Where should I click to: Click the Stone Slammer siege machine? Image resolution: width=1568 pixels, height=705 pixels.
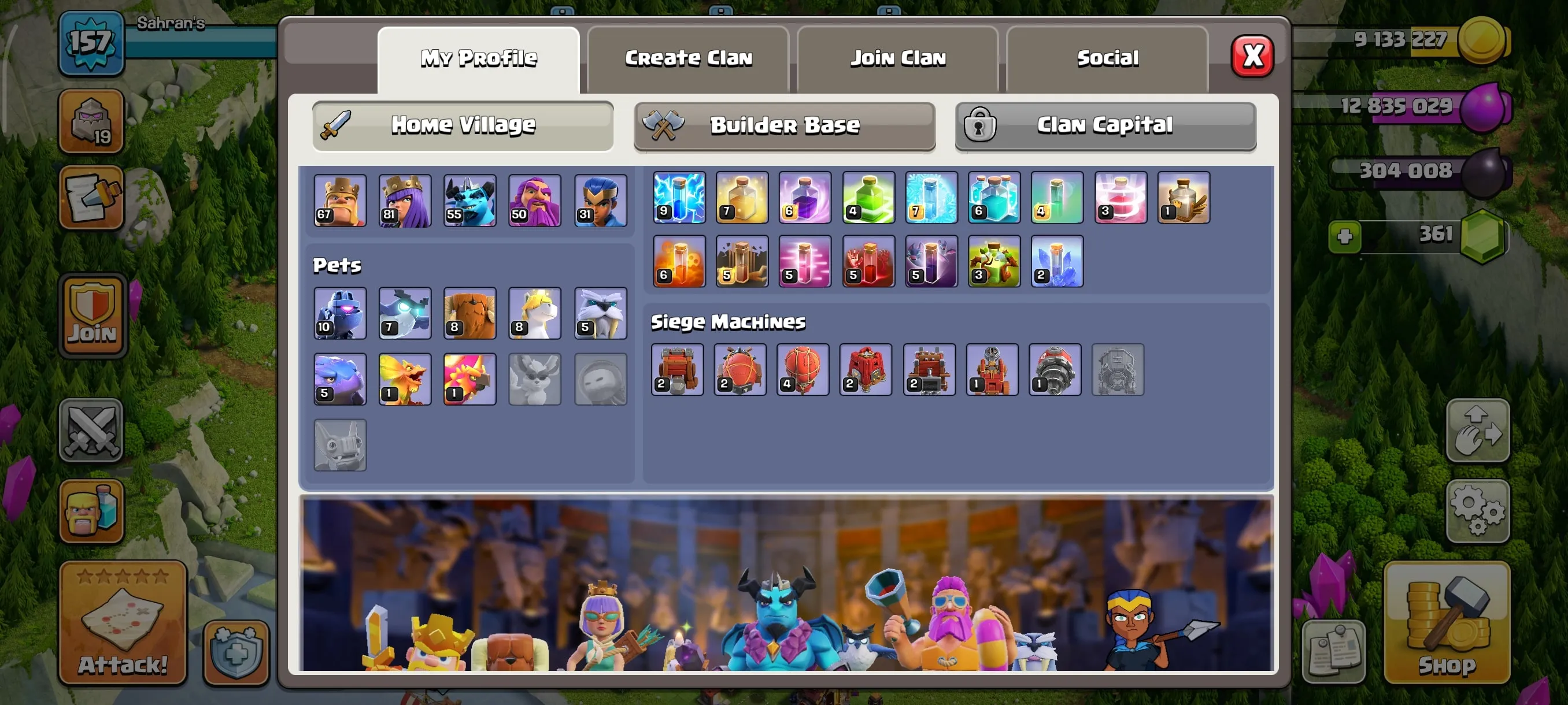tap(803, 370)
